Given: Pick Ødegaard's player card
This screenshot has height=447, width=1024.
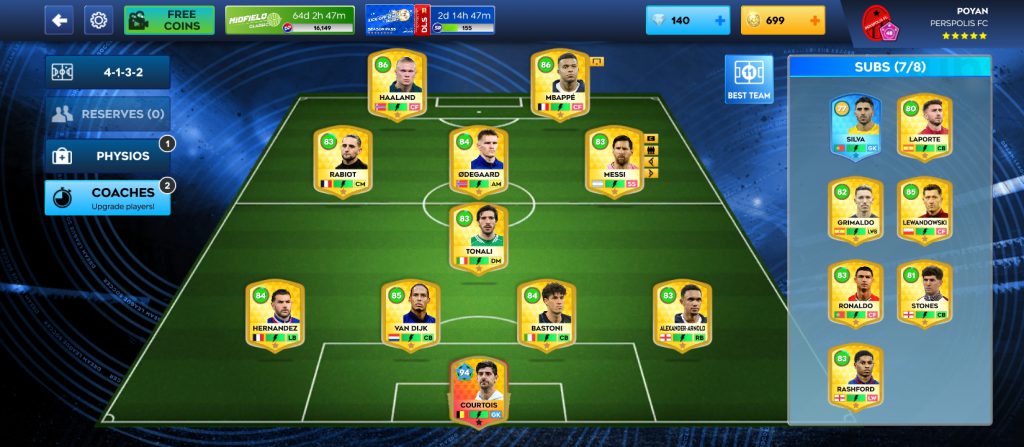Looking at the screenshot, I should [478, 159].
